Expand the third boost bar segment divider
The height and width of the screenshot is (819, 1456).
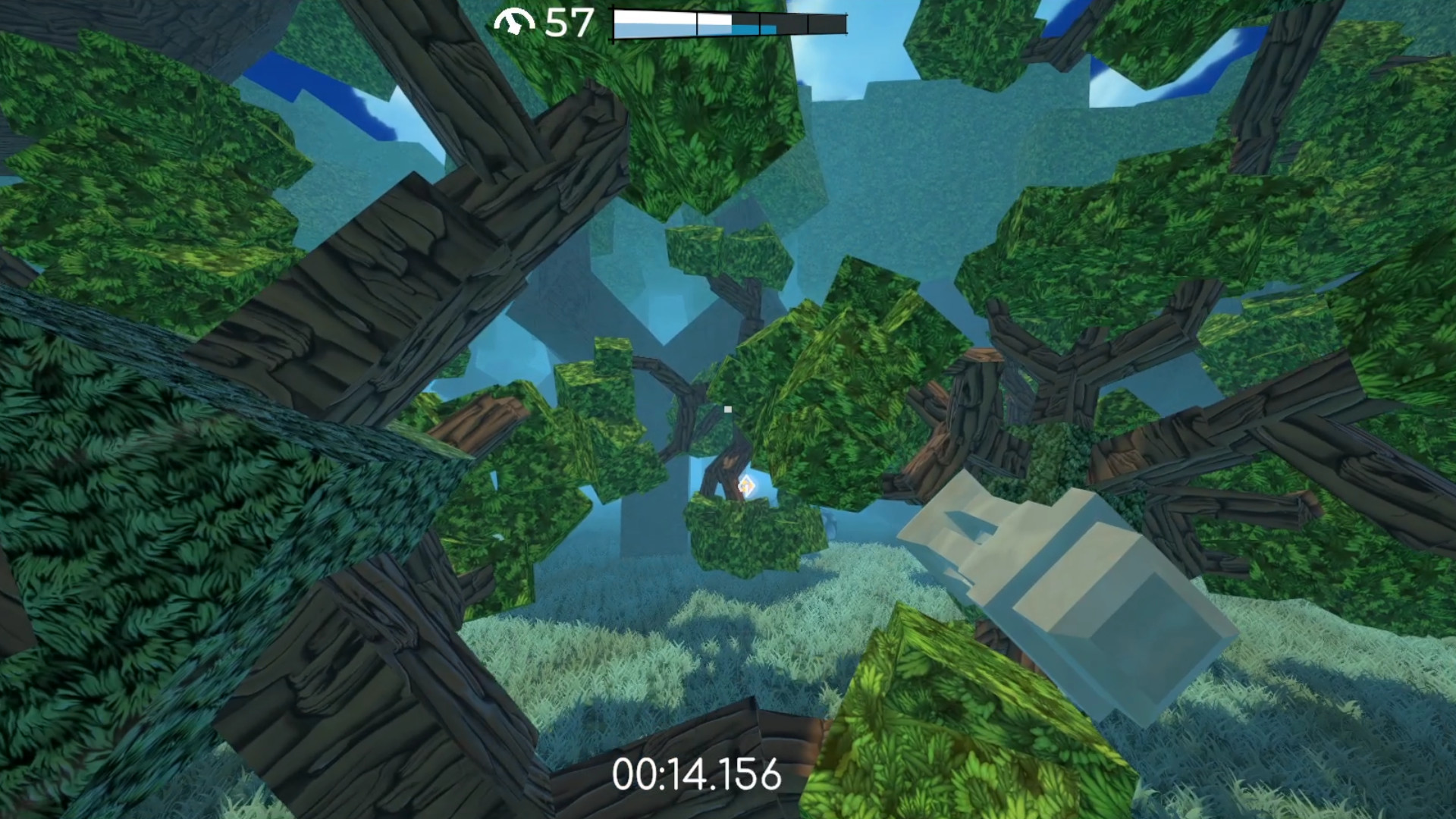(x=808, y=23)
